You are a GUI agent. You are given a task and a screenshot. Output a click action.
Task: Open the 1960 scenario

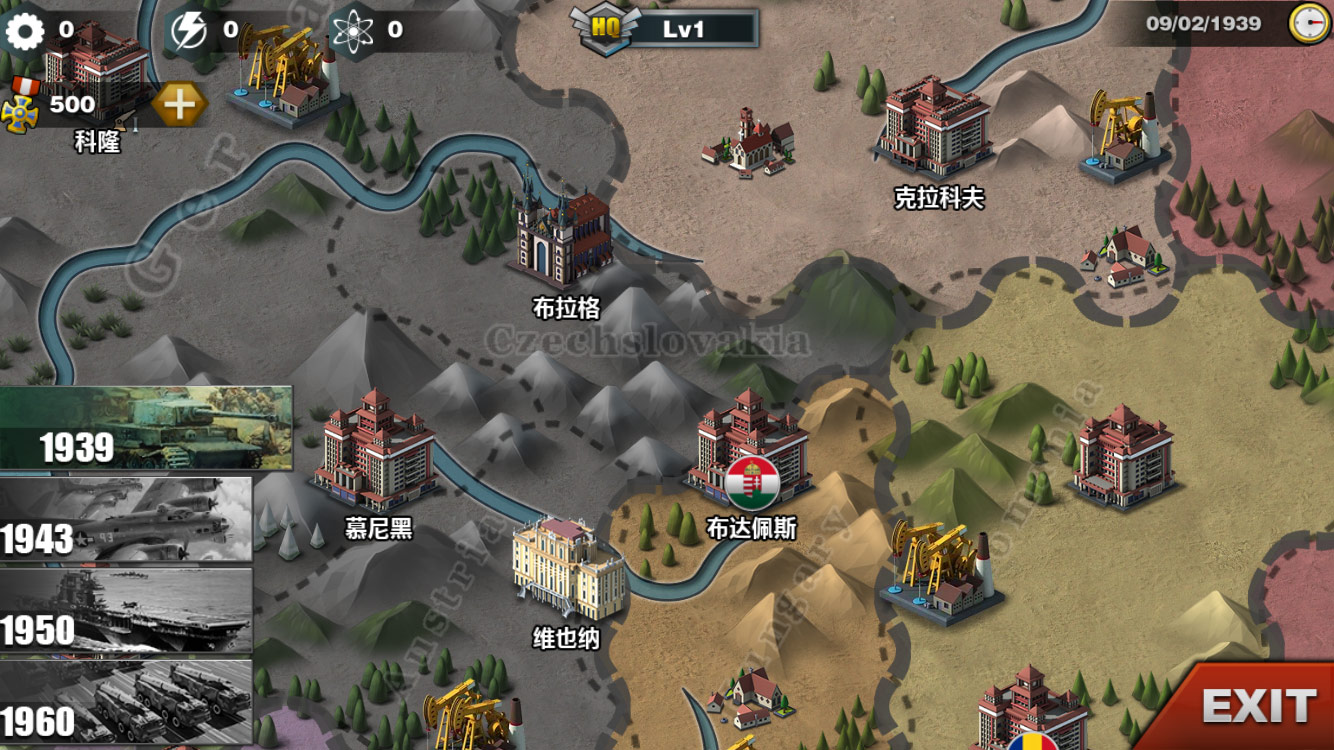click(125, 702)
